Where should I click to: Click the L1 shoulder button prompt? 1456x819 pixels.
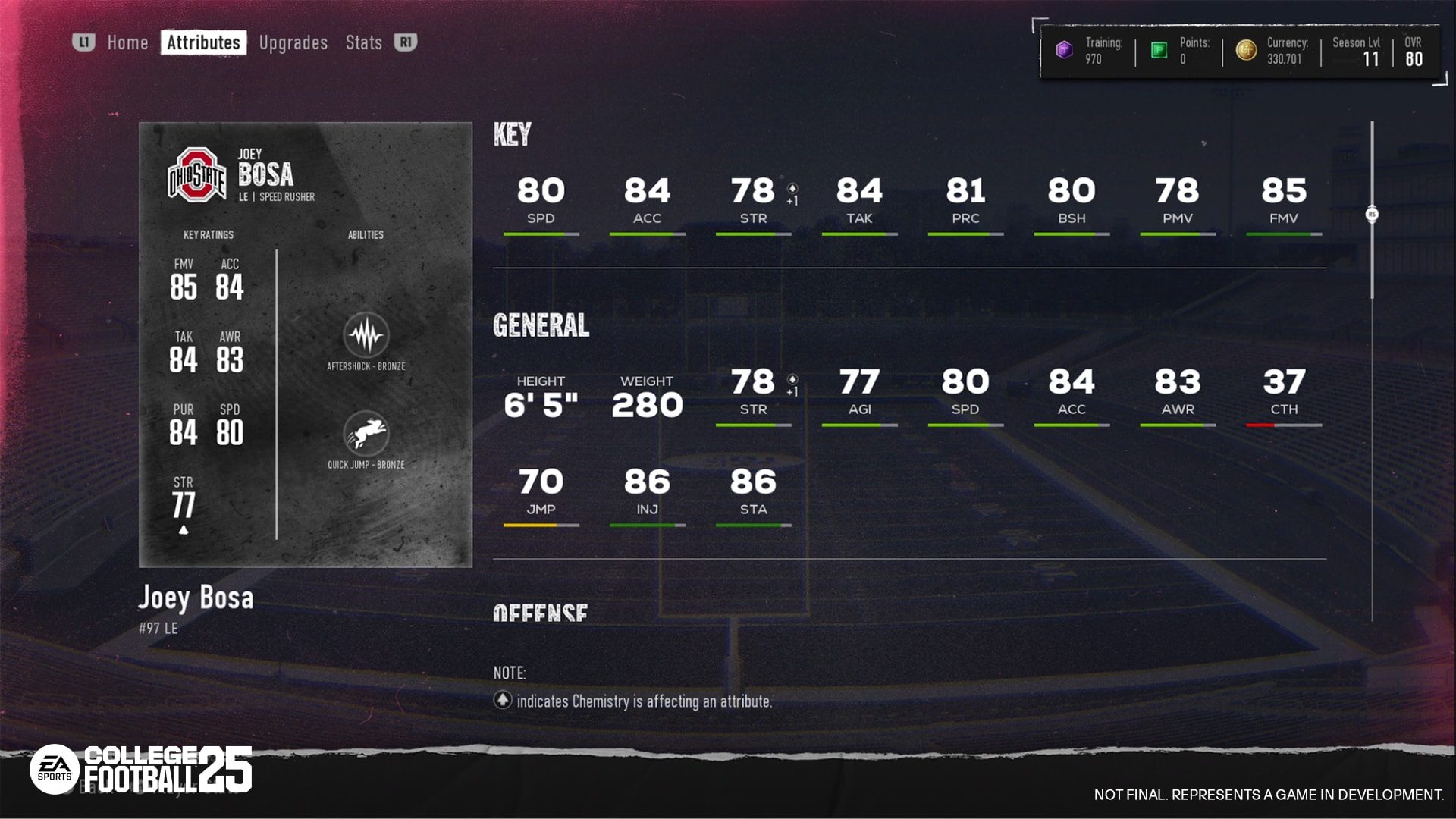pyautogui.click(x=83, y=42)
